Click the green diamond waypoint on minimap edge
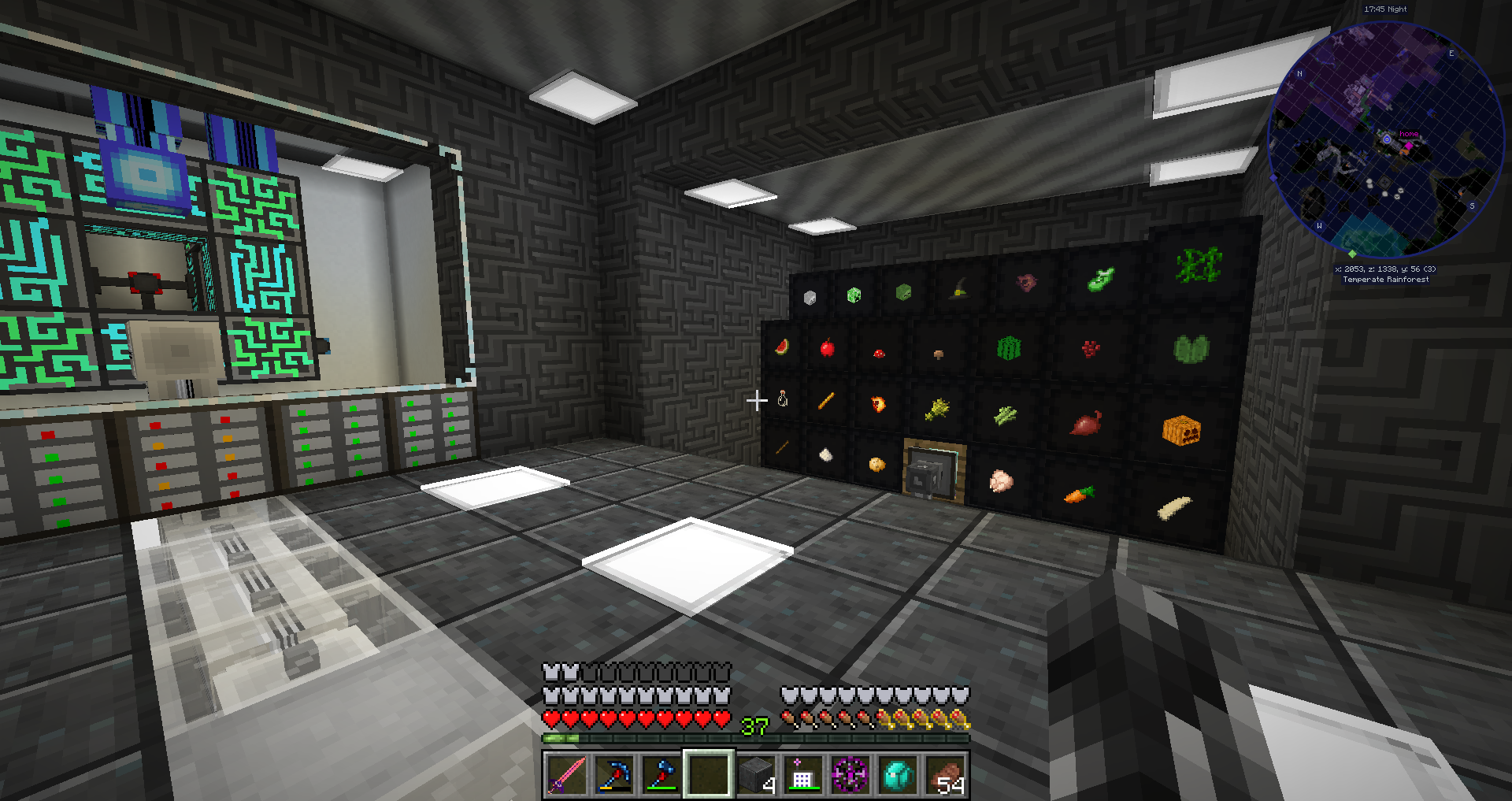 (1352, 254)
